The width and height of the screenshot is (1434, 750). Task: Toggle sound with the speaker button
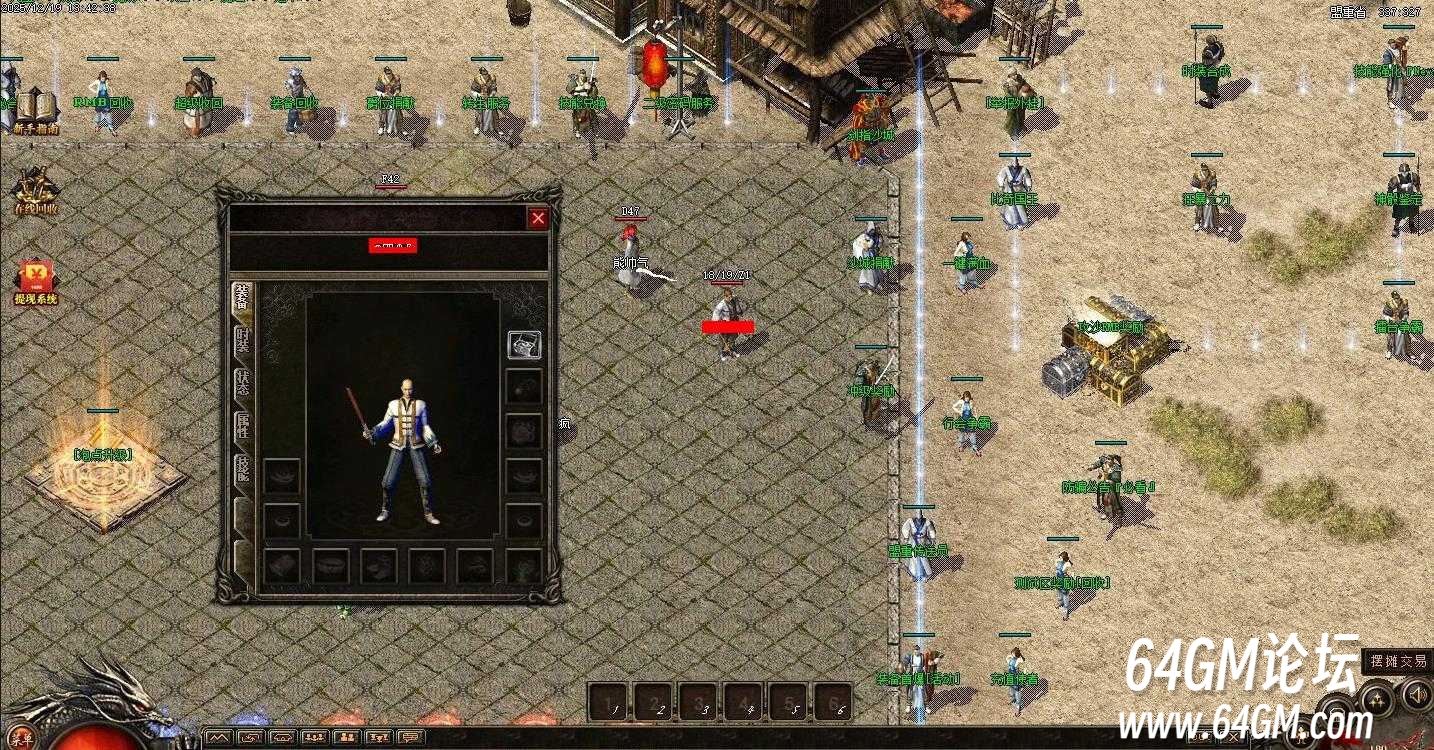click(1418, 695)
